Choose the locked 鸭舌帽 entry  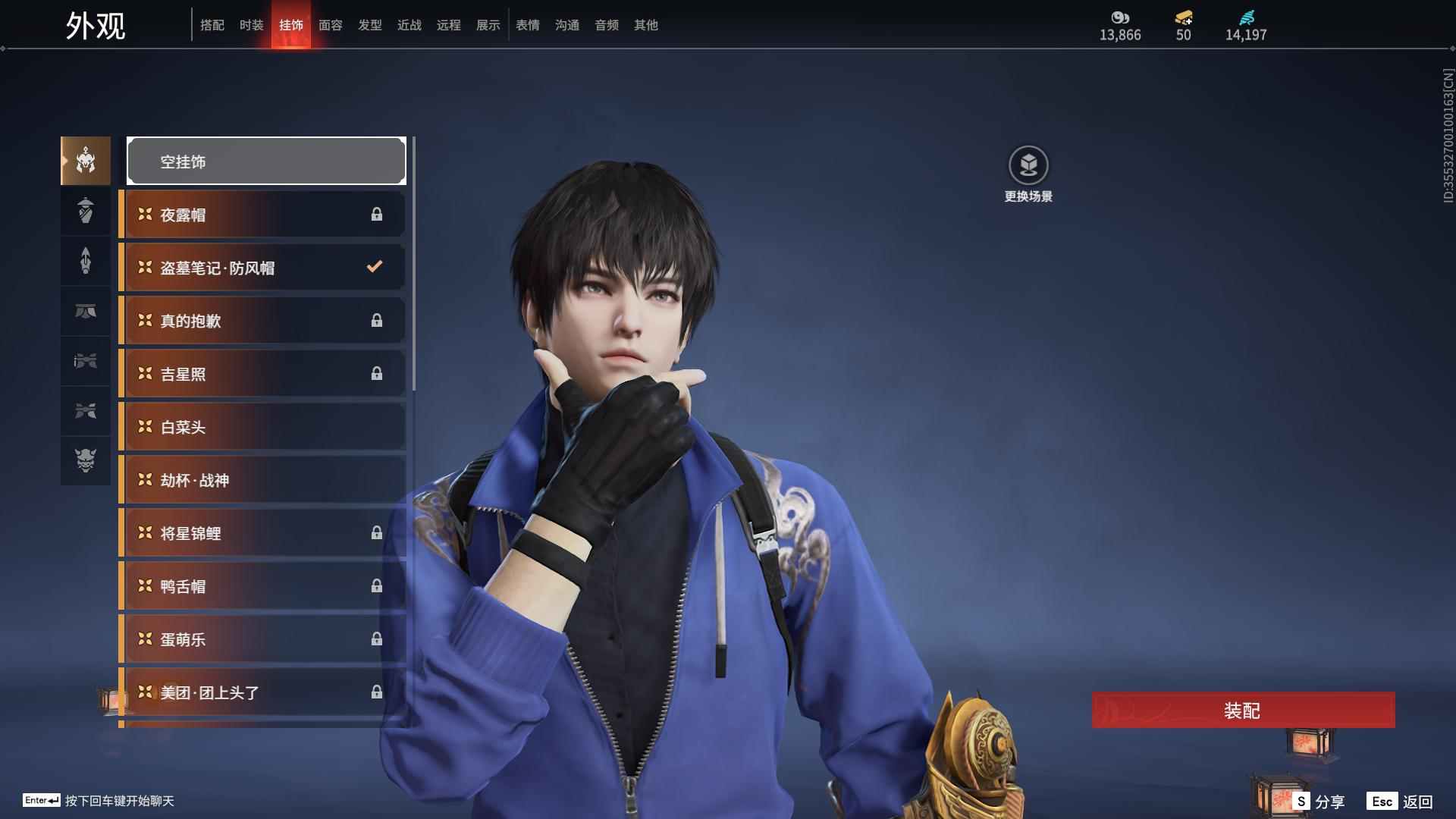[x=262, y=586]
